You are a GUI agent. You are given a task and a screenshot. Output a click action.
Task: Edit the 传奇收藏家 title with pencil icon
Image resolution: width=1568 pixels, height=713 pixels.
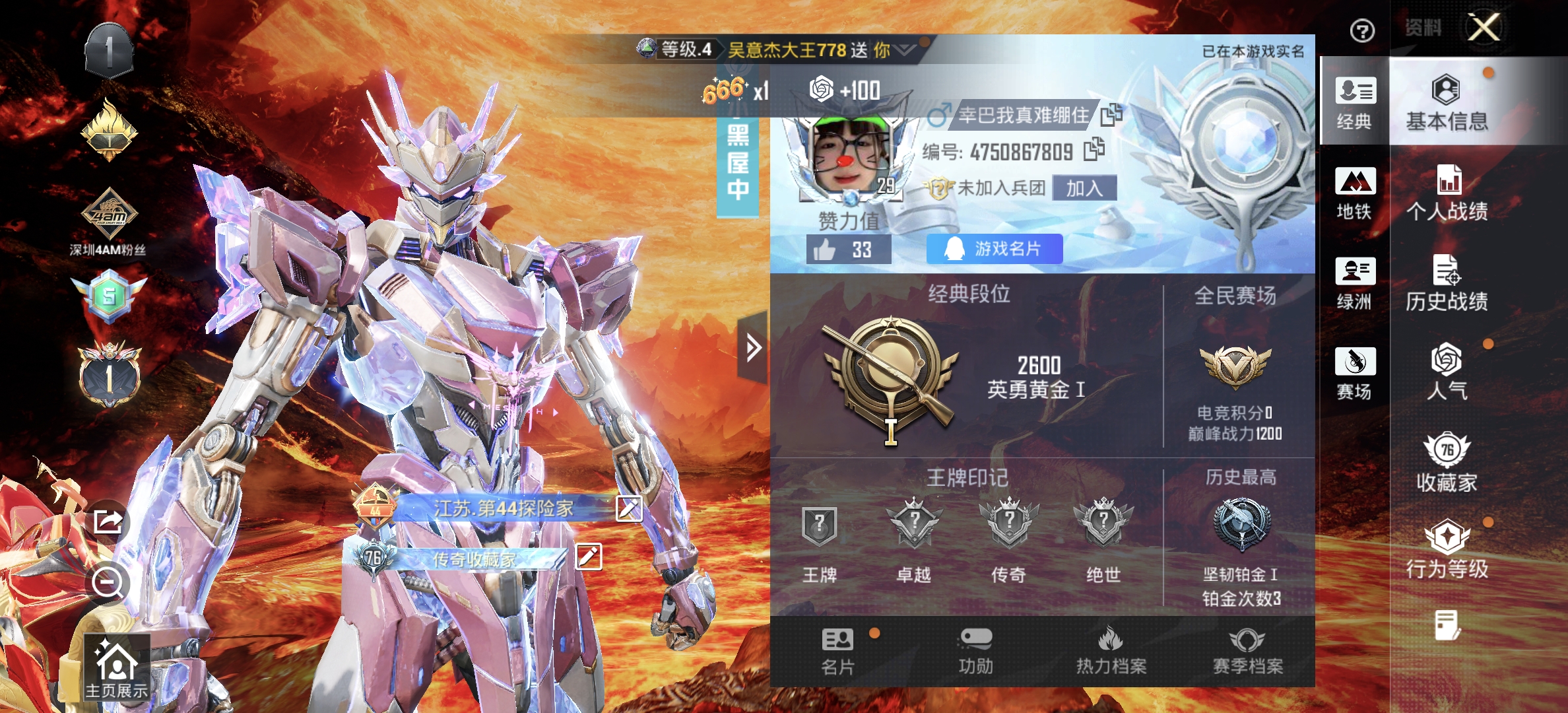589,557
